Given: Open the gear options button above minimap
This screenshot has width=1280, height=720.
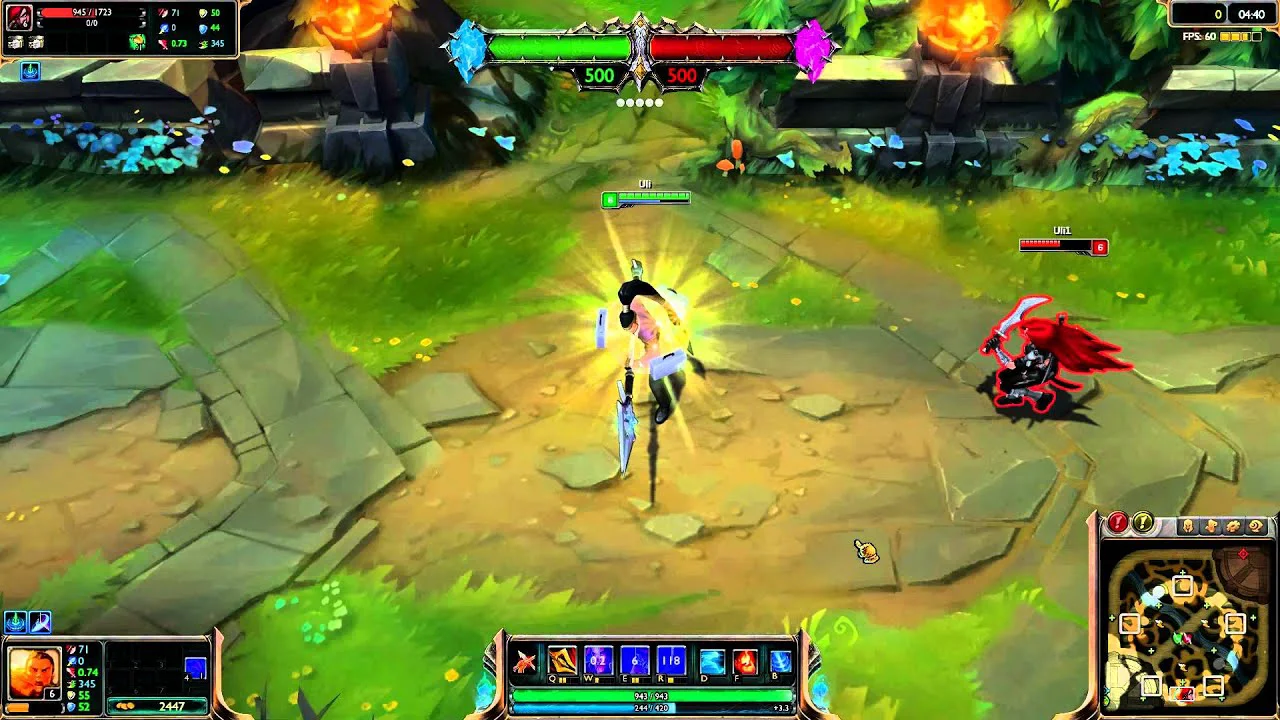Looking at the screenshot, I should pyautogui.click(x=1234, y=526).
